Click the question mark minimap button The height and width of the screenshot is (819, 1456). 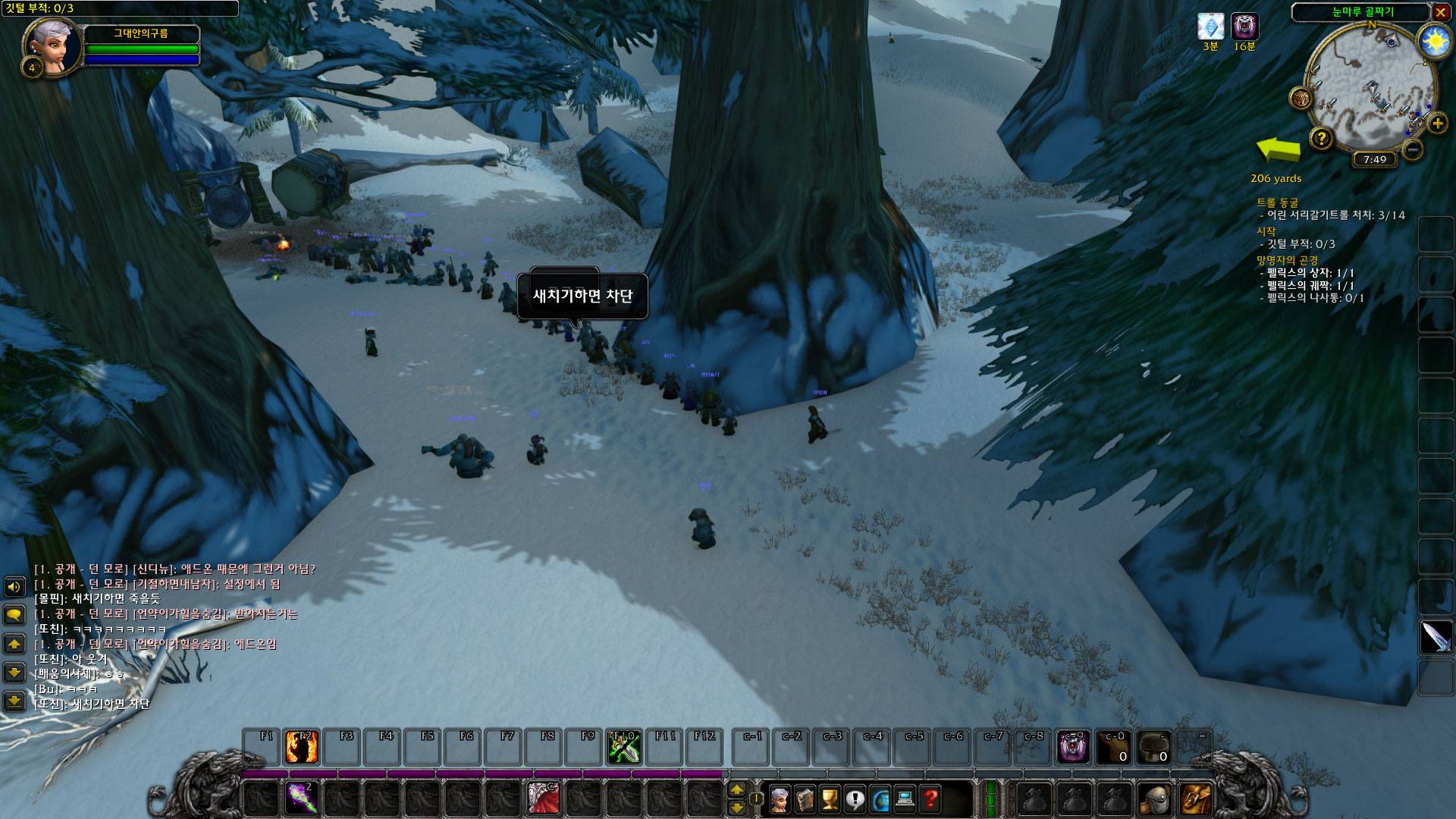pyautogui.click(x=1322, y=138)
